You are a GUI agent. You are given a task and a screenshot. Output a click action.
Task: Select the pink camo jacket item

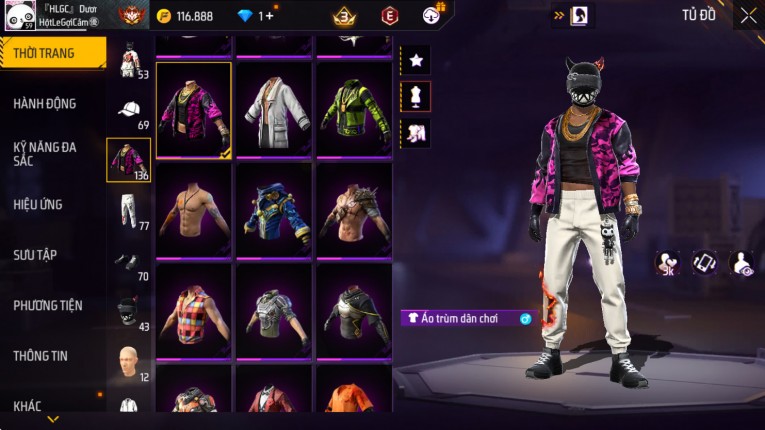click(194, 109)
